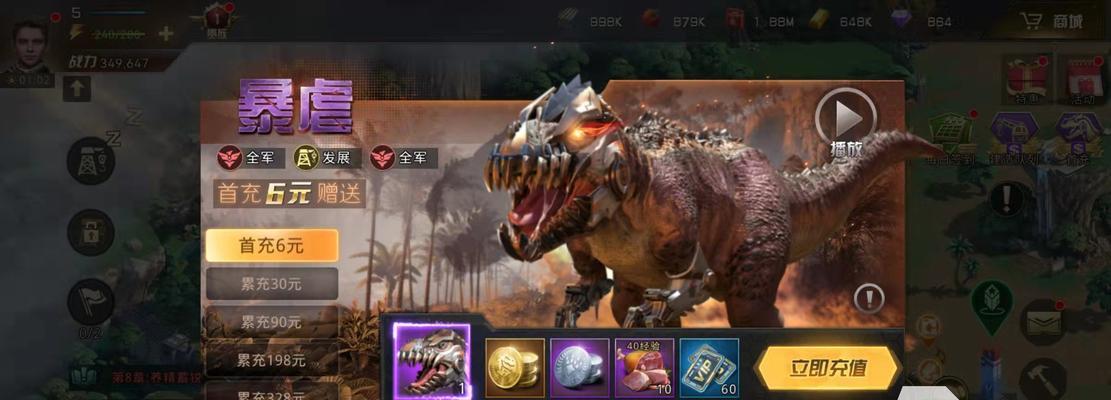The image size is (1111, 400).
Task: Tap the 立即充值 recharge button
Action: point(827,368)
